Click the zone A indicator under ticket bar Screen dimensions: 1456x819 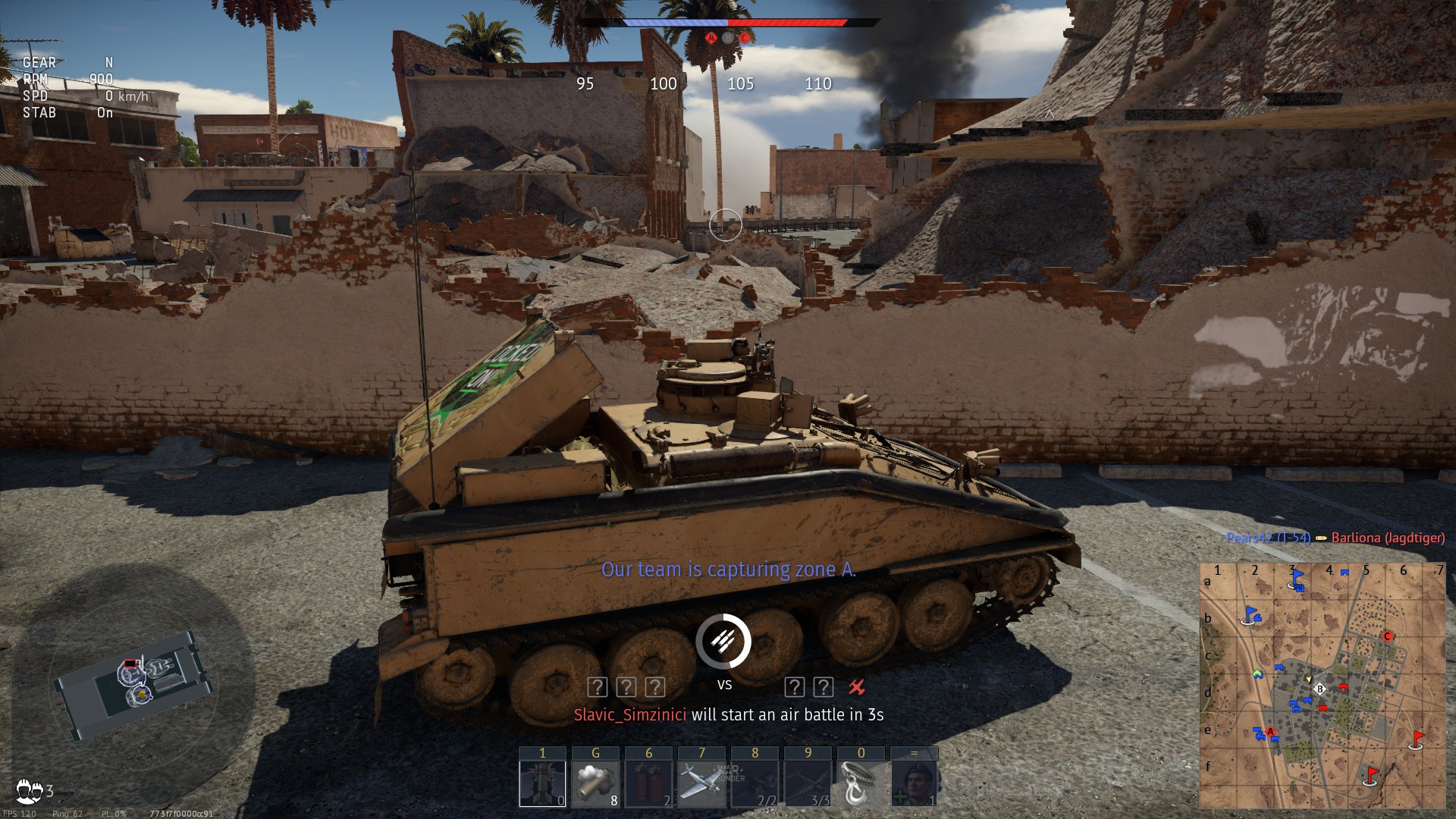[711, 38]
